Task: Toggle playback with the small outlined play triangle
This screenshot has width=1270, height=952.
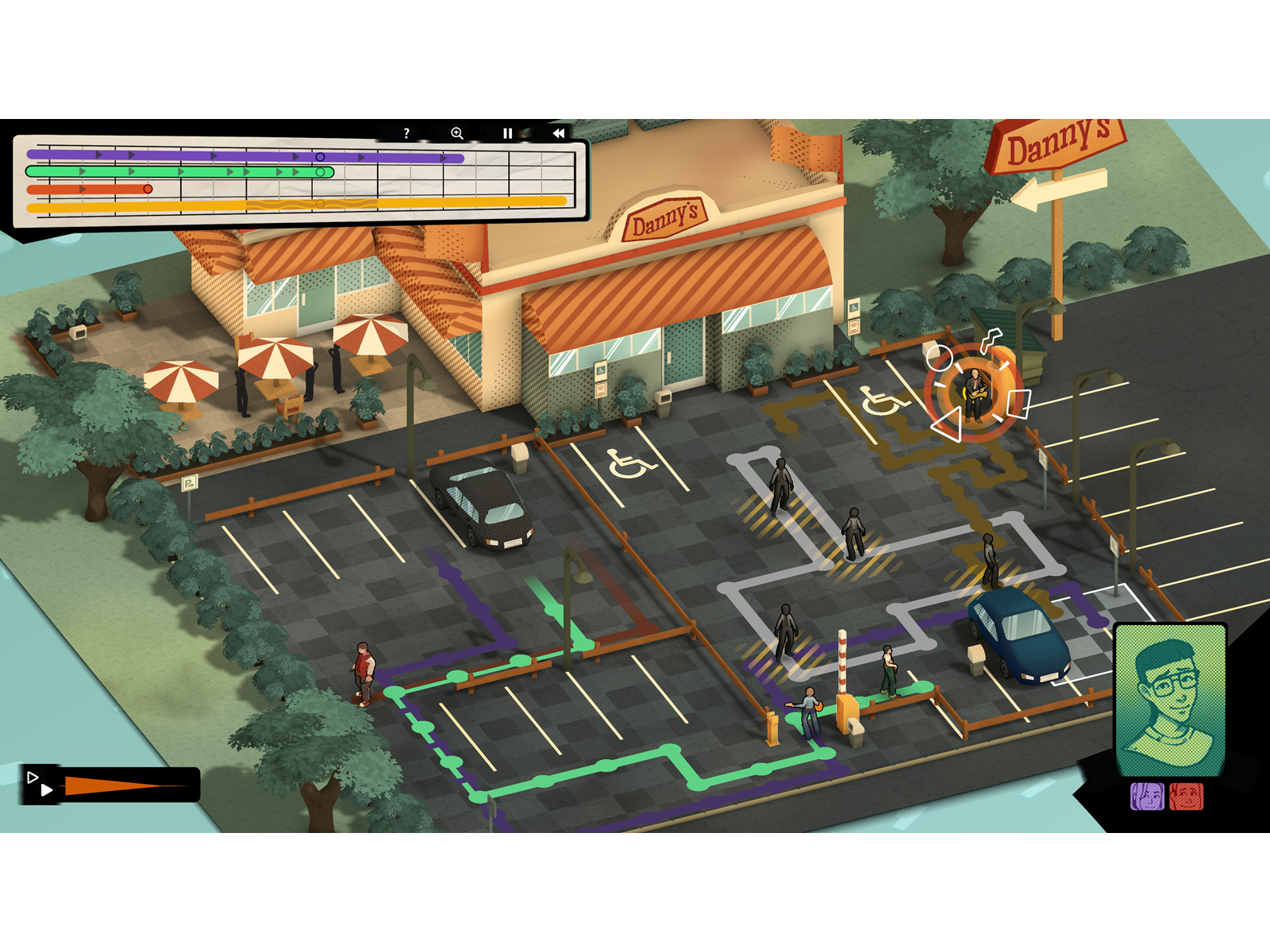Action: click(33, 776)
